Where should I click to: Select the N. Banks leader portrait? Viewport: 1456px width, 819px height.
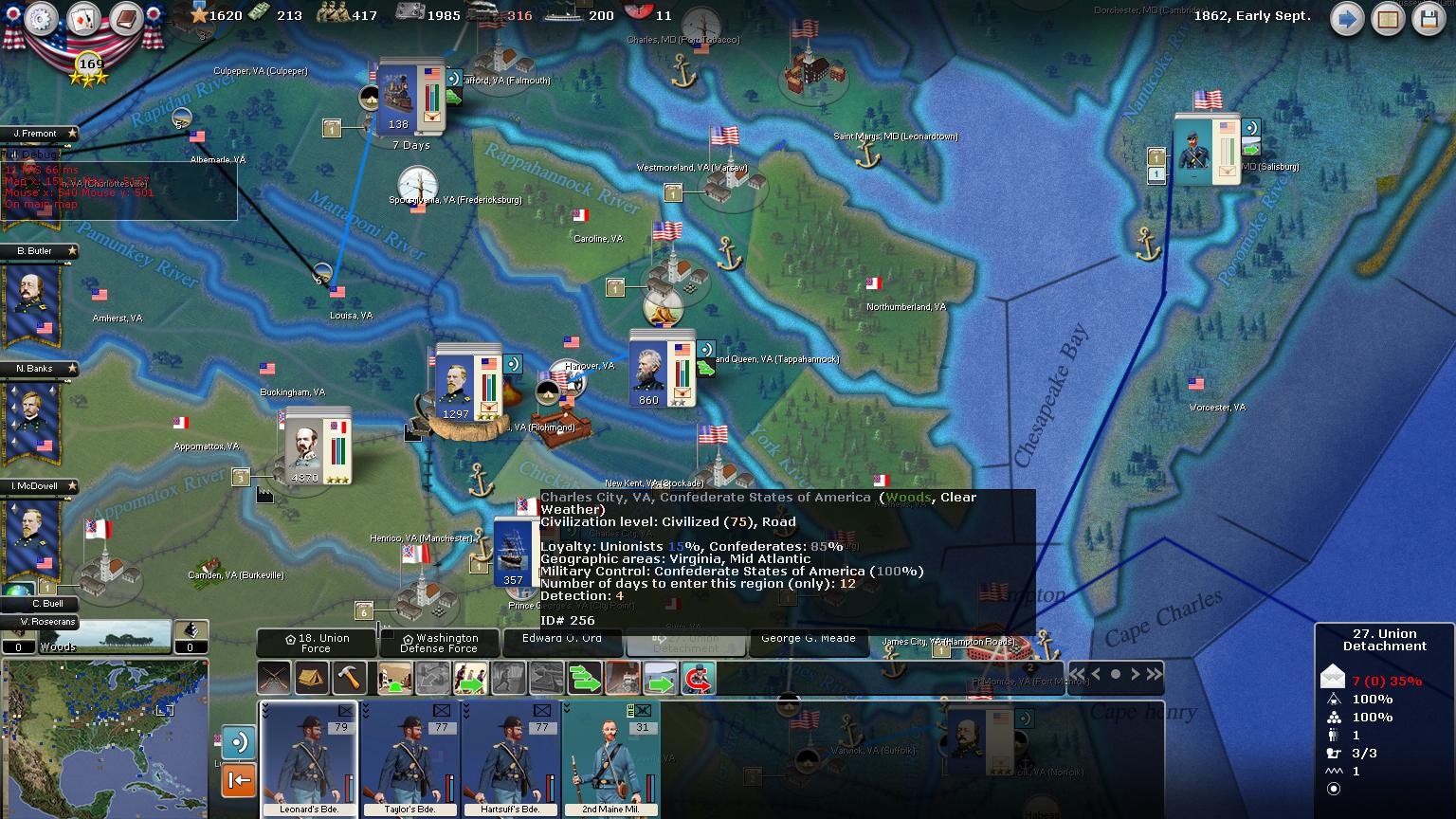click(33, 417)
